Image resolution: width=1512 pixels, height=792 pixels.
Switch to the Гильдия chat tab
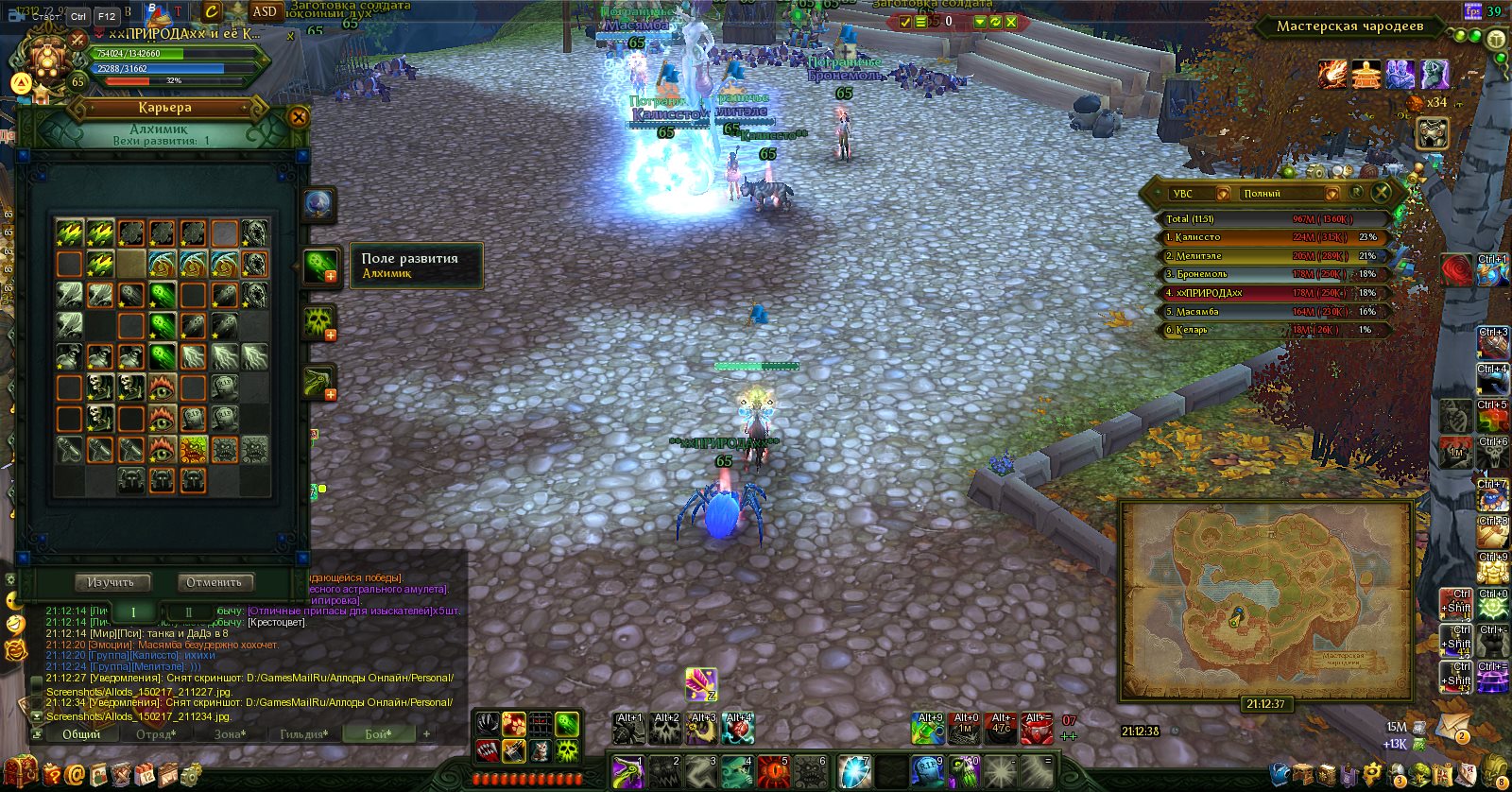[x=303, y=734]
